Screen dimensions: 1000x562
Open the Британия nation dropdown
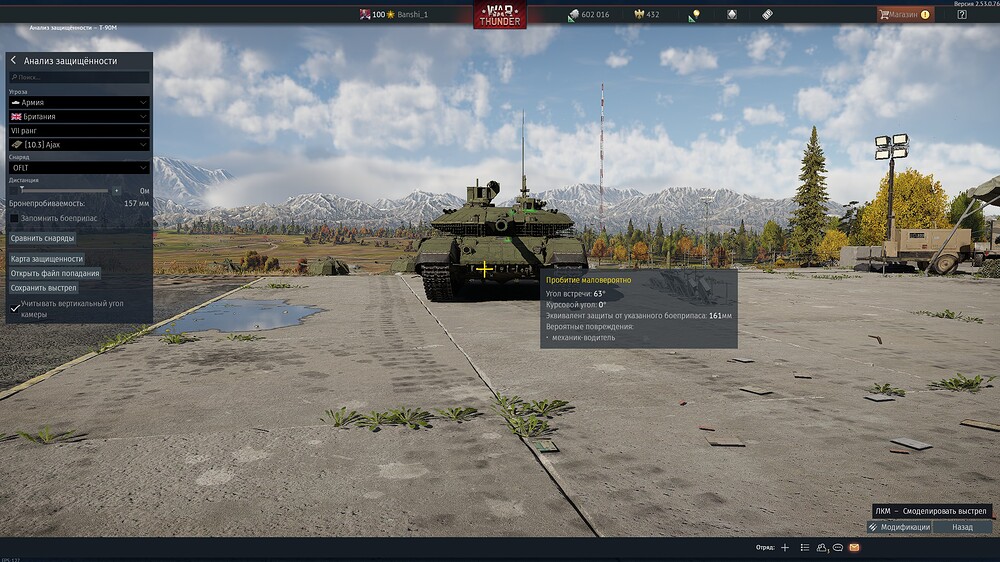pyautogui.click(x=79, y=116)
